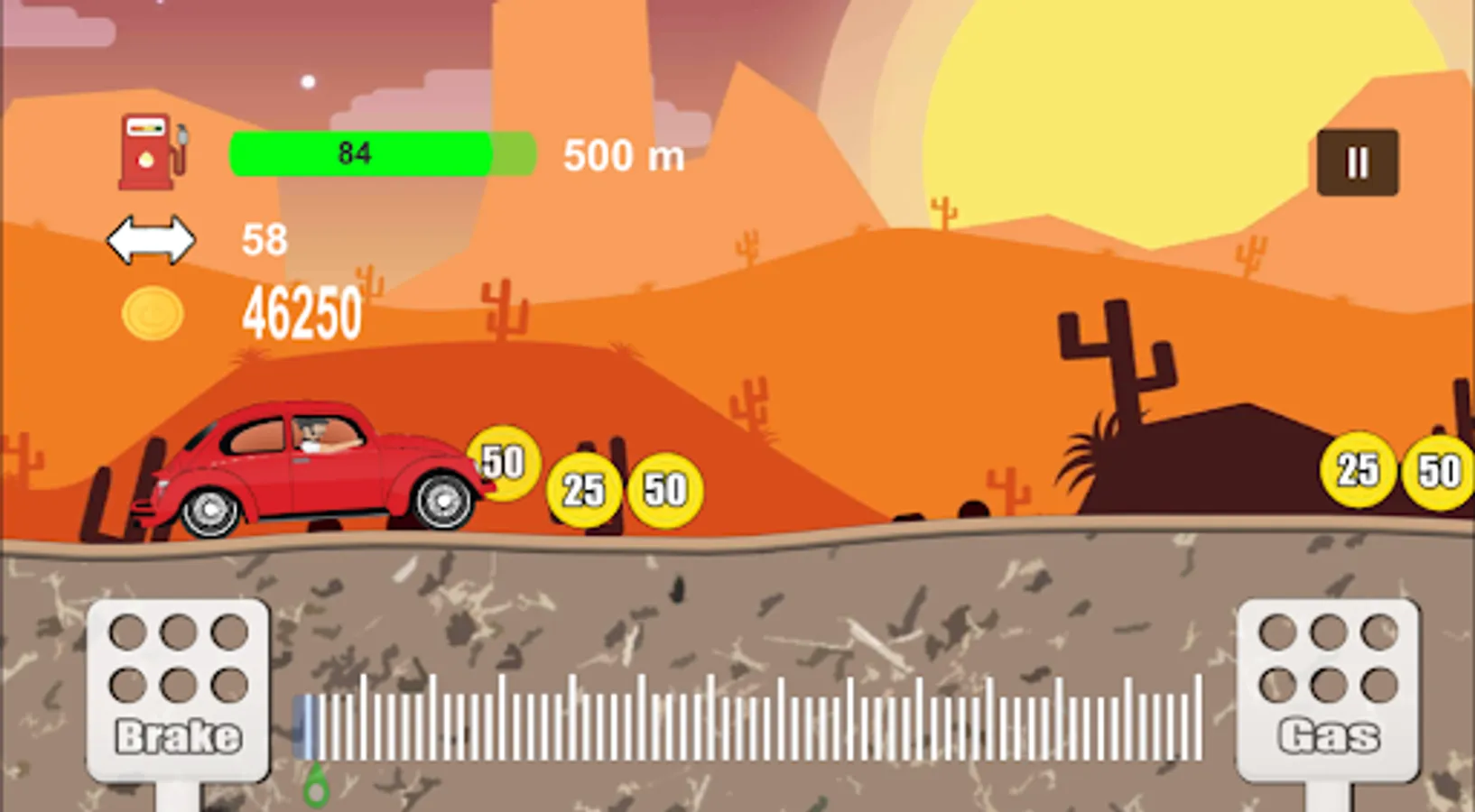Screen dimensions: 1475x812
Task: Click the distance arrow icon
Action: (x=150, y=239)
